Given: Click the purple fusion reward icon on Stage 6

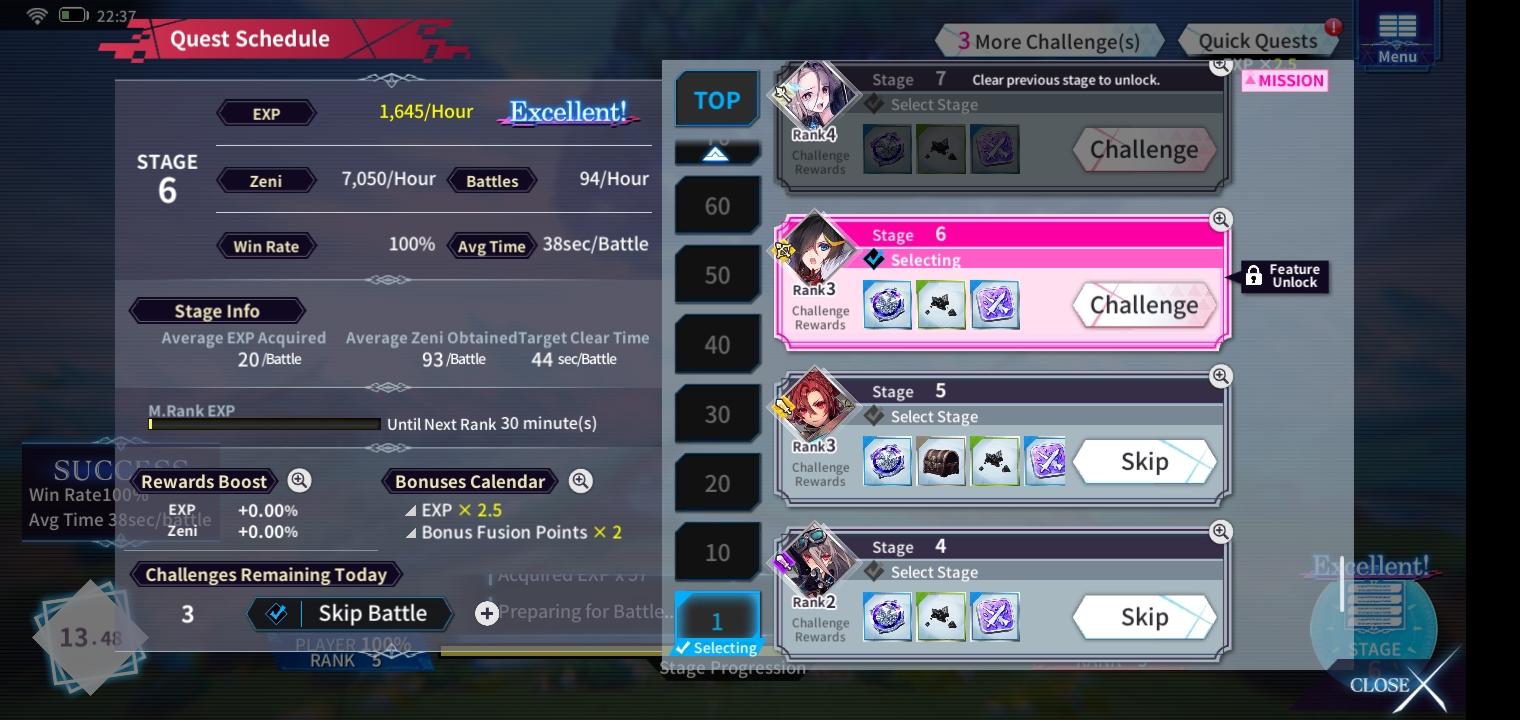Looking at the screenshot, I should coord(995,304).
